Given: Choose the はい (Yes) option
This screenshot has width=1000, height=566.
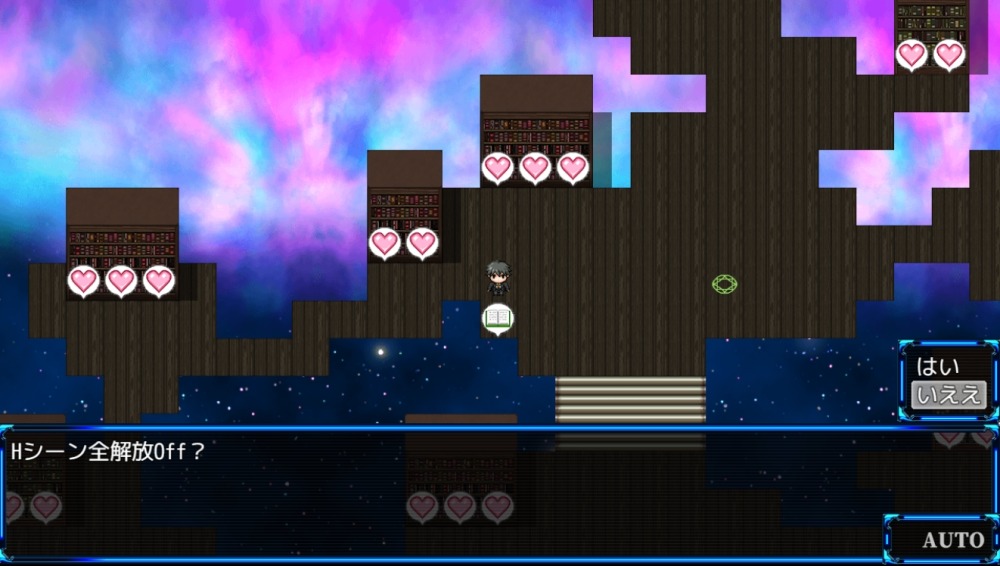Looking at the screenshot, I should (x=938, y=367).
